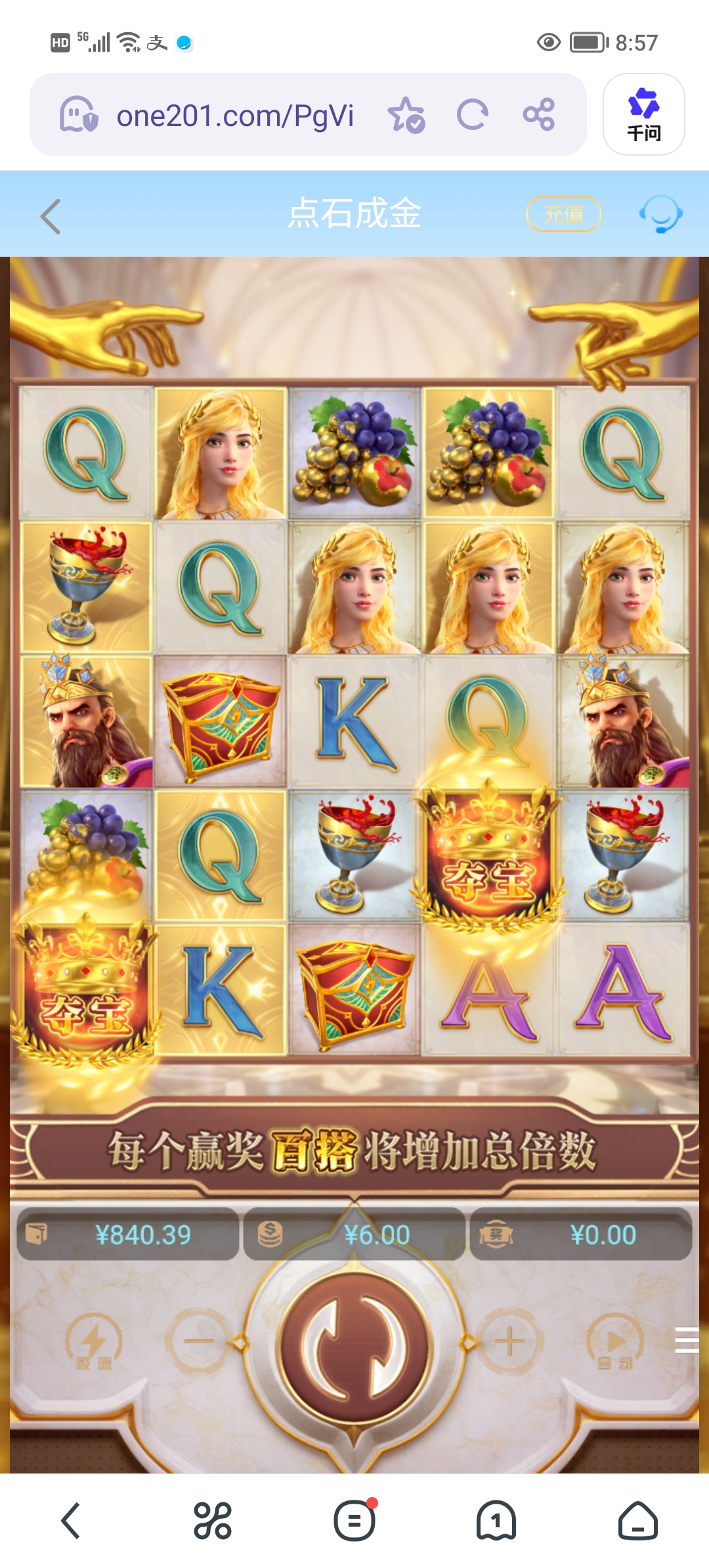Open the wallet balance panel showing ¥840.39

pos(128,1235)
